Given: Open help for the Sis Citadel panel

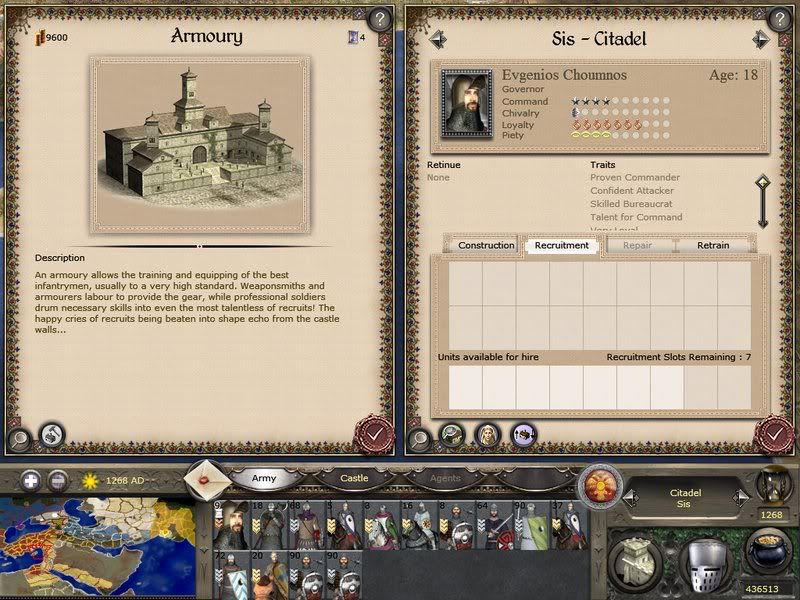Looking at the screenshot, I should [778, 18].
